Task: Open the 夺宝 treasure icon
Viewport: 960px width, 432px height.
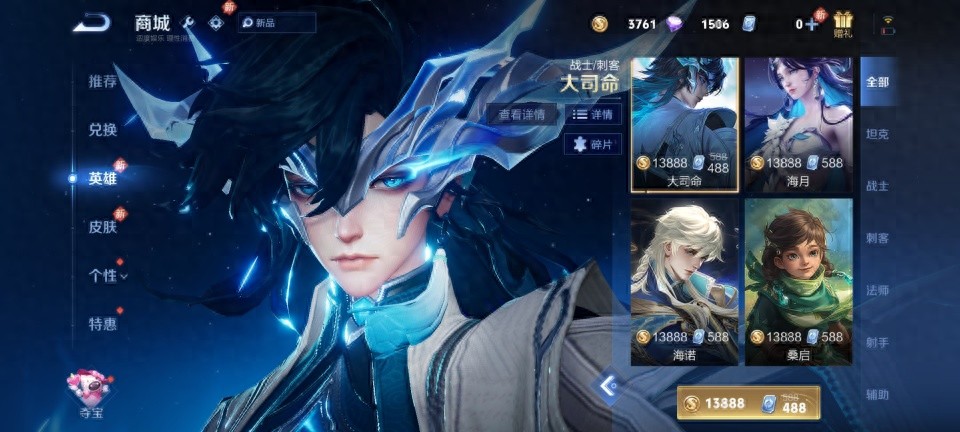Action: coord(91,390)
